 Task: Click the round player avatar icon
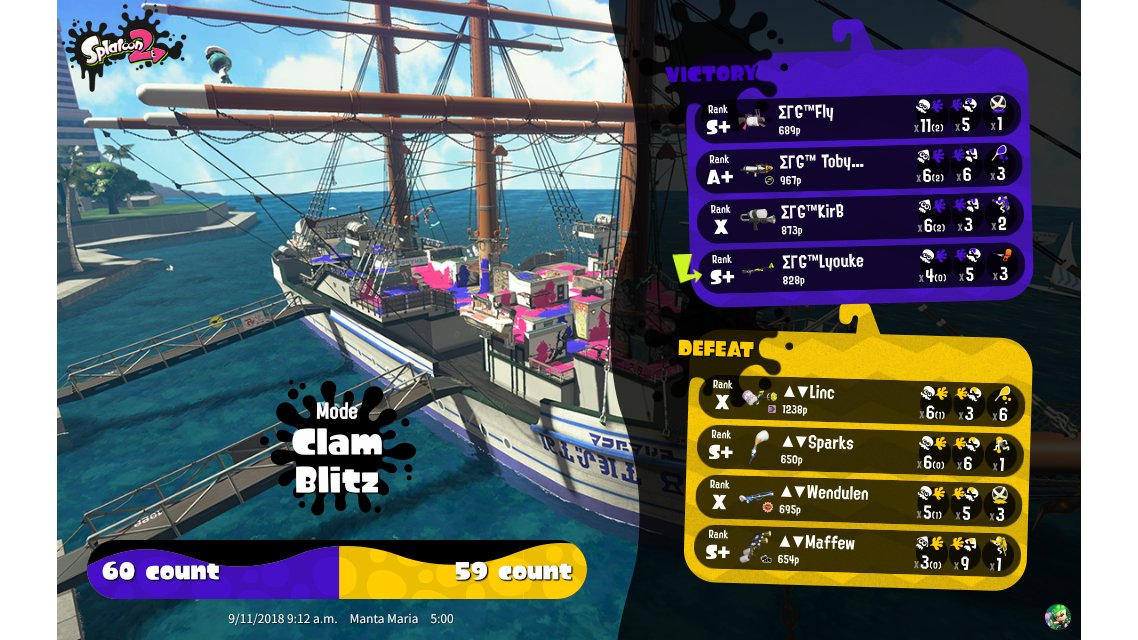click(x=1056, y=616)
